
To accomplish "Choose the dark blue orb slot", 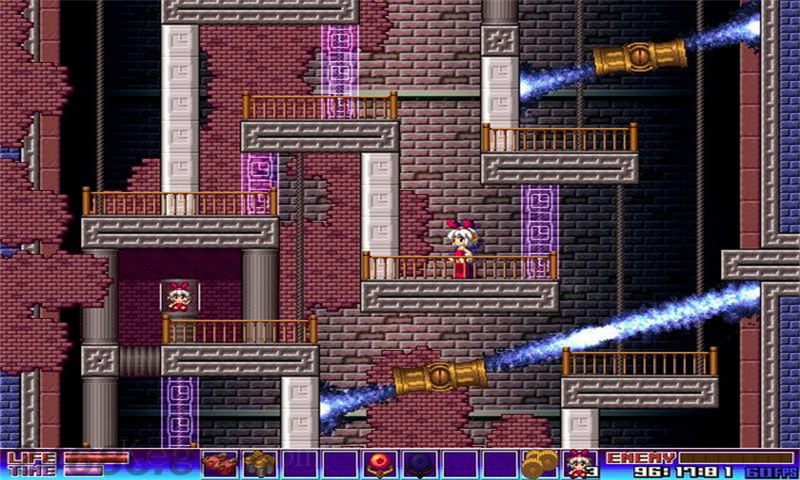I will [x=419, y=464].
